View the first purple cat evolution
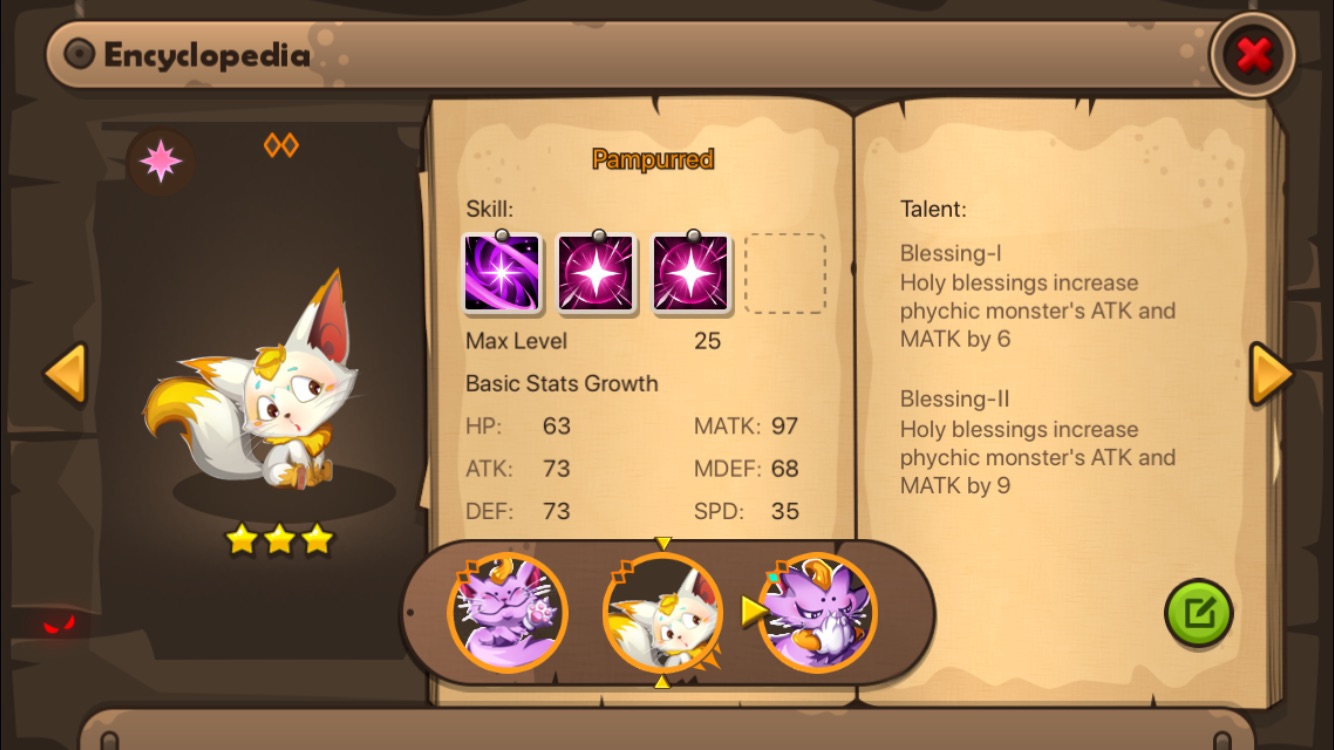1334x750 pixels. click(x=507, y=612)
